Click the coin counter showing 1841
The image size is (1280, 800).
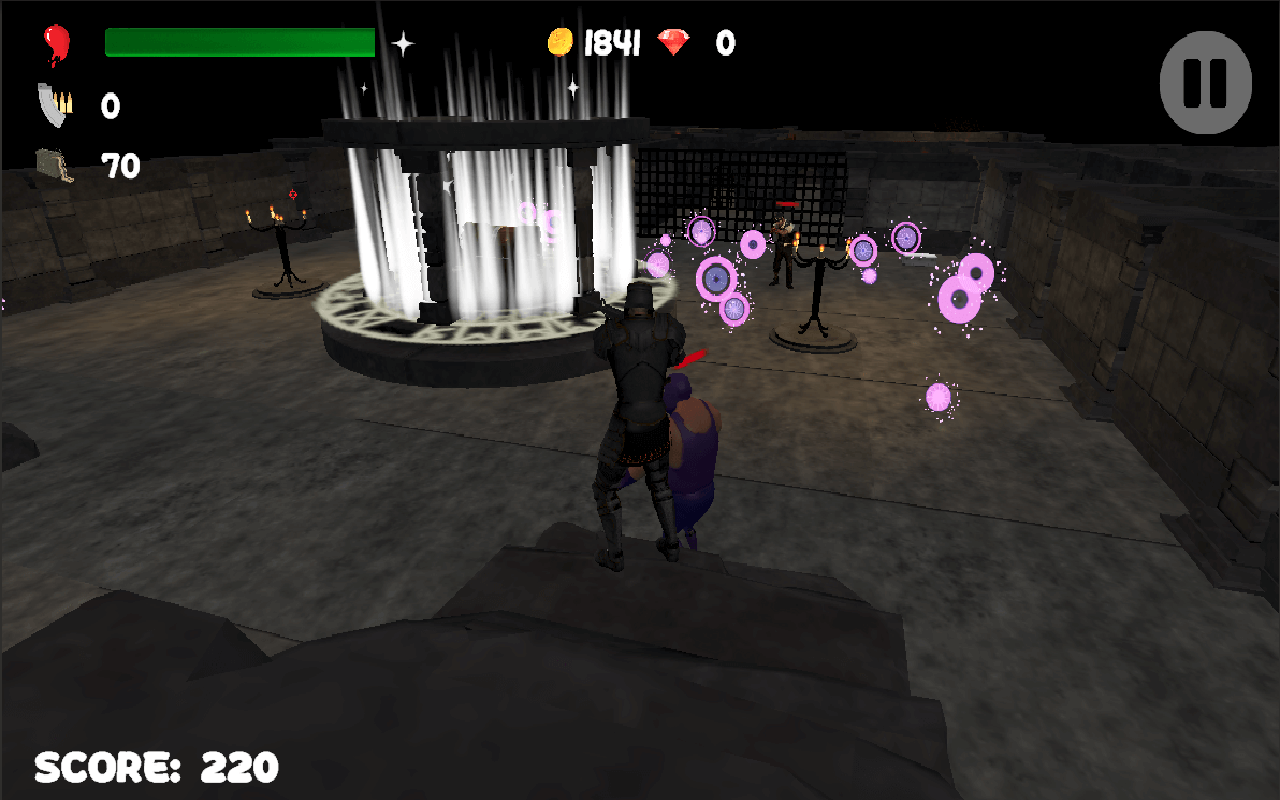tap(614, 43)
